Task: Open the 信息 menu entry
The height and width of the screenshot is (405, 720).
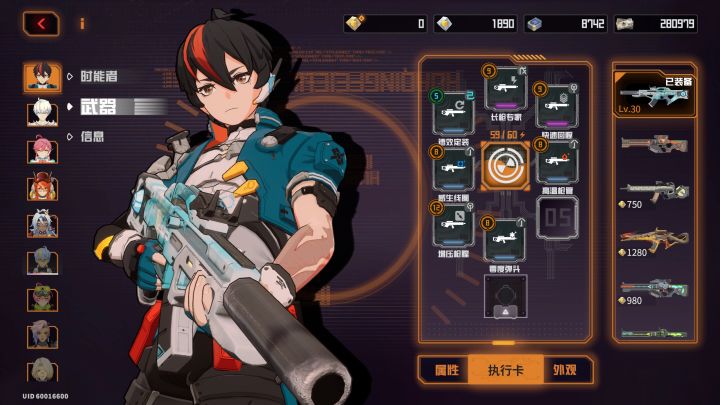Action: (91, 136)
